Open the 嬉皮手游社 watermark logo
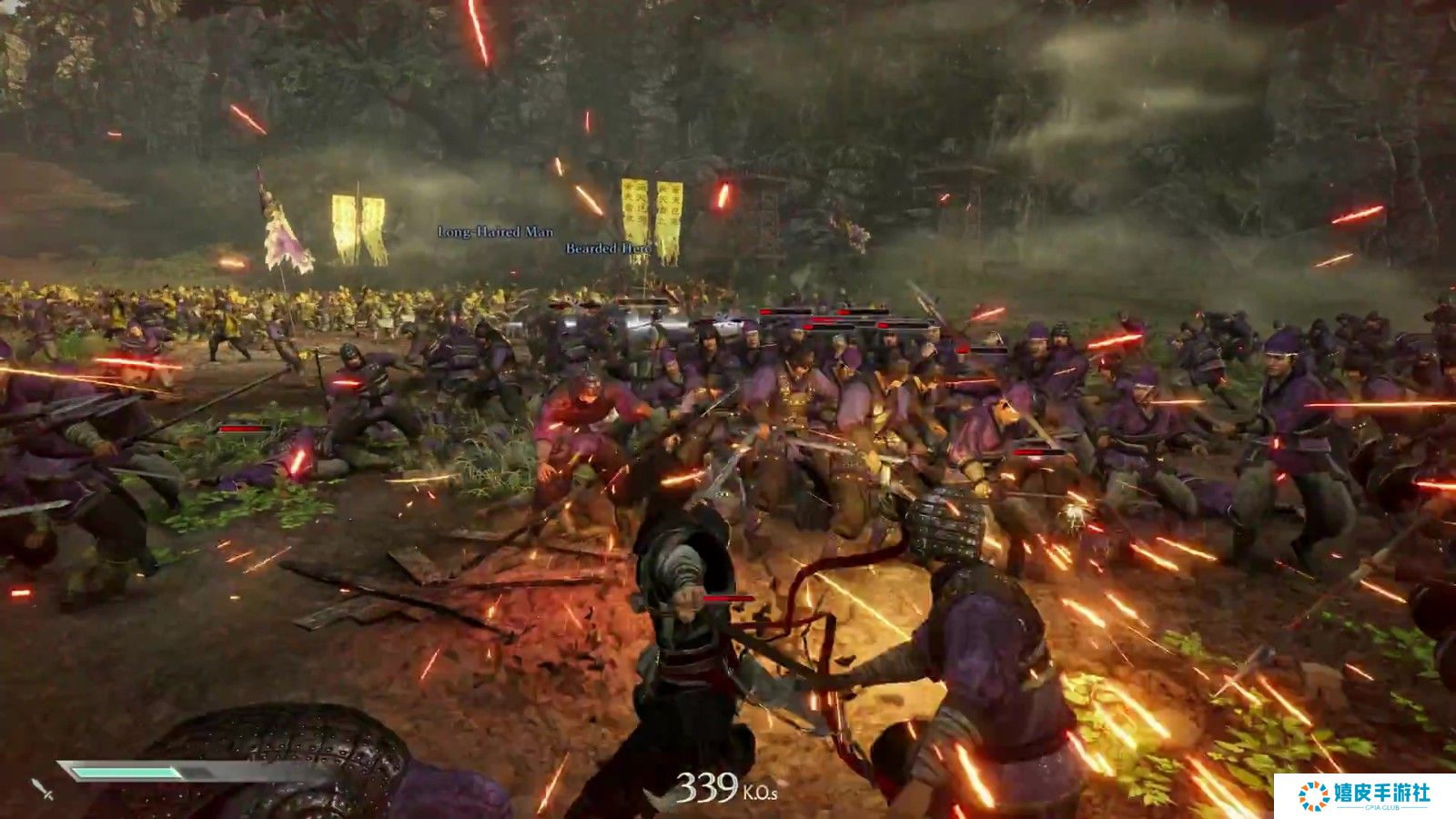 coord(1364,795)
